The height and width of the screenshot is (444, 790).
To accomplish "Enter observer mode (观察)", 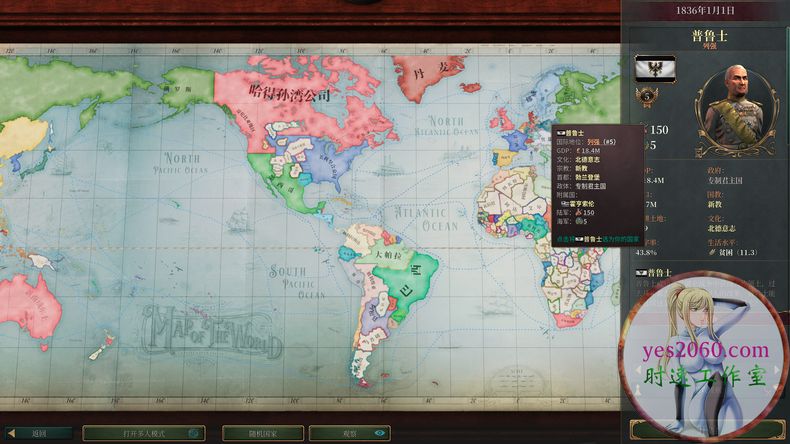I will click(x=350, y=433).
